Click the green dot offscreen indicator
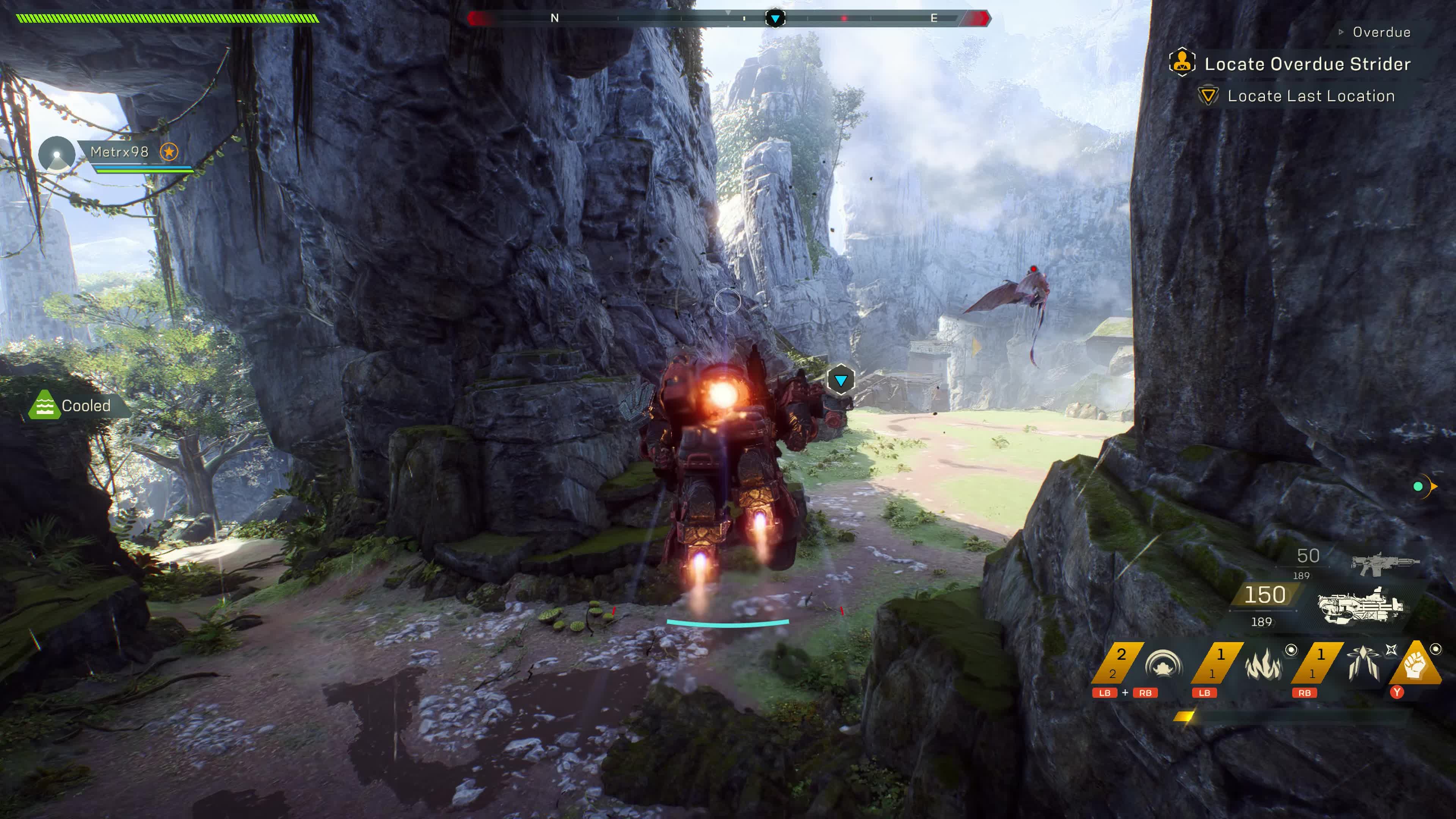This screenshot has width=1456, height=819. coord(1418,486)
